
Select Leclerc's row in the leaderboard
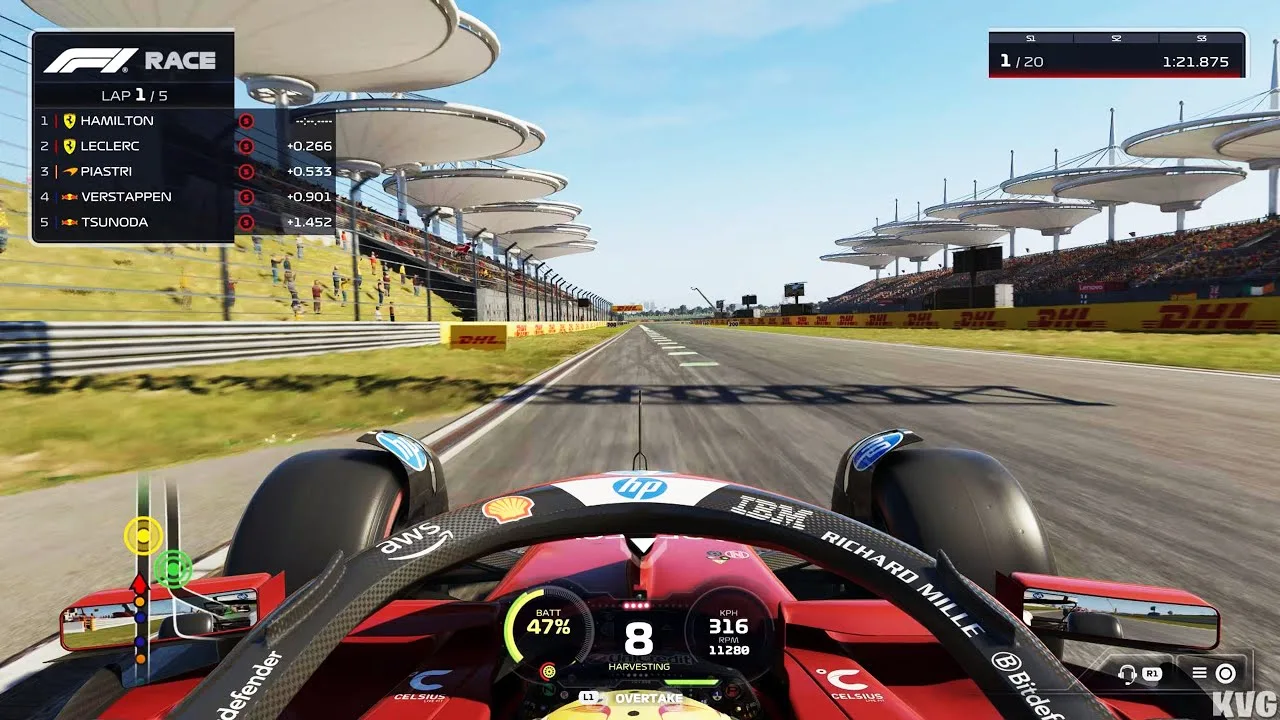pos(110,146)
